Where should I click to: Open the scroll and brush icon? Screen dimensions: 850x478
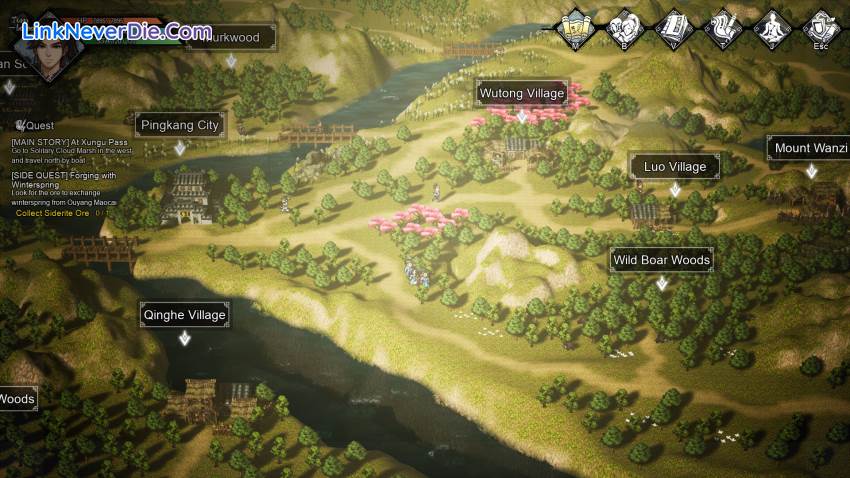(723, 25)
